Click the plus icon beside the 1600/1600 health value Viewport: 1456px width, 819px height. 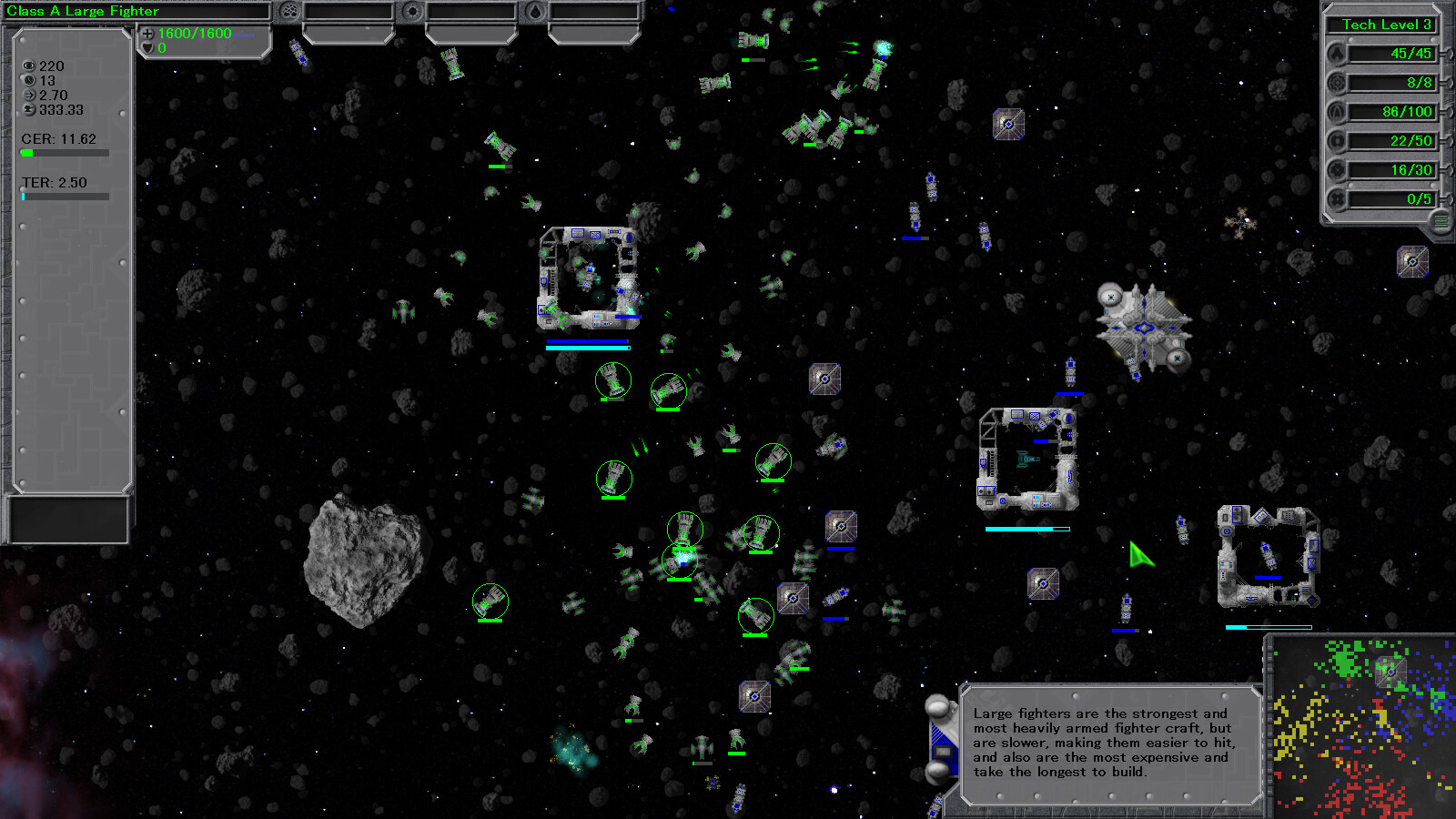click(x=147, y=33)
